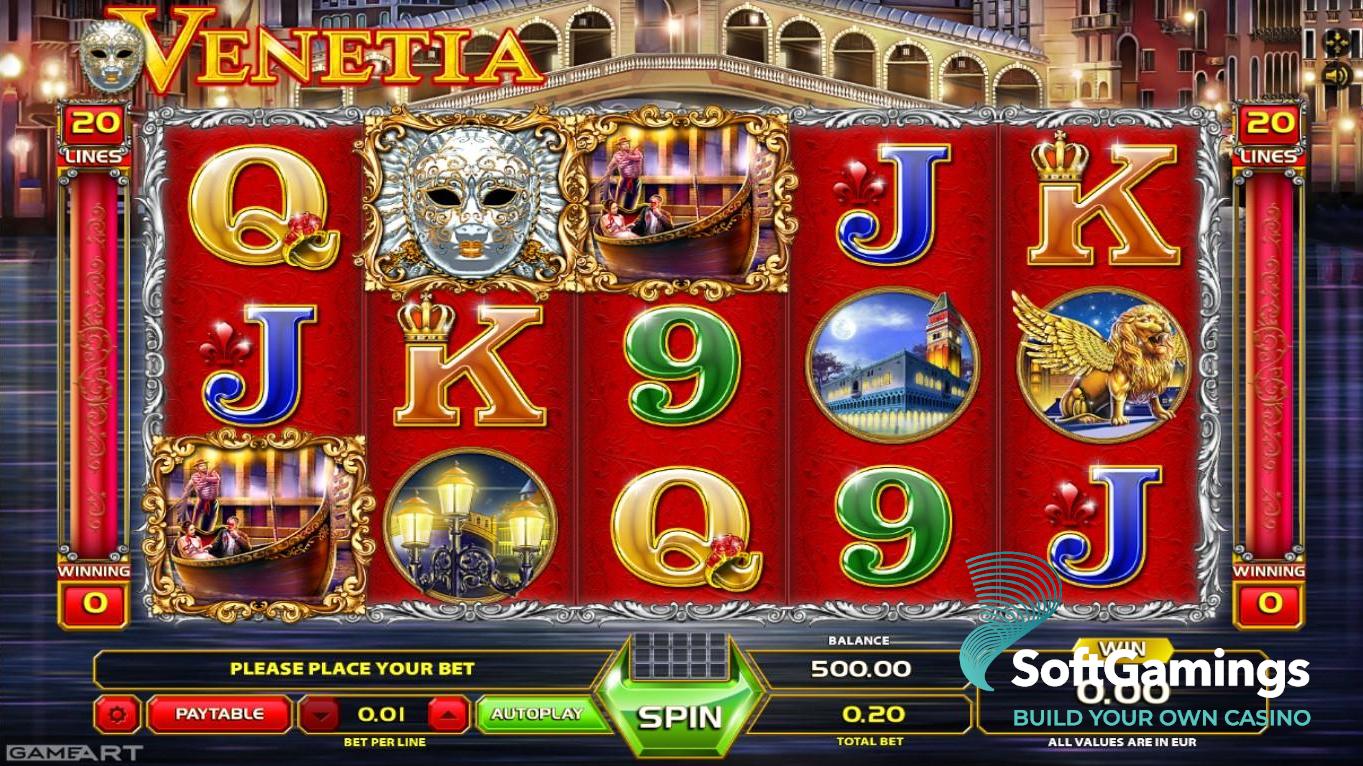Increase bet per line with the up arrow

pos(448,714)
